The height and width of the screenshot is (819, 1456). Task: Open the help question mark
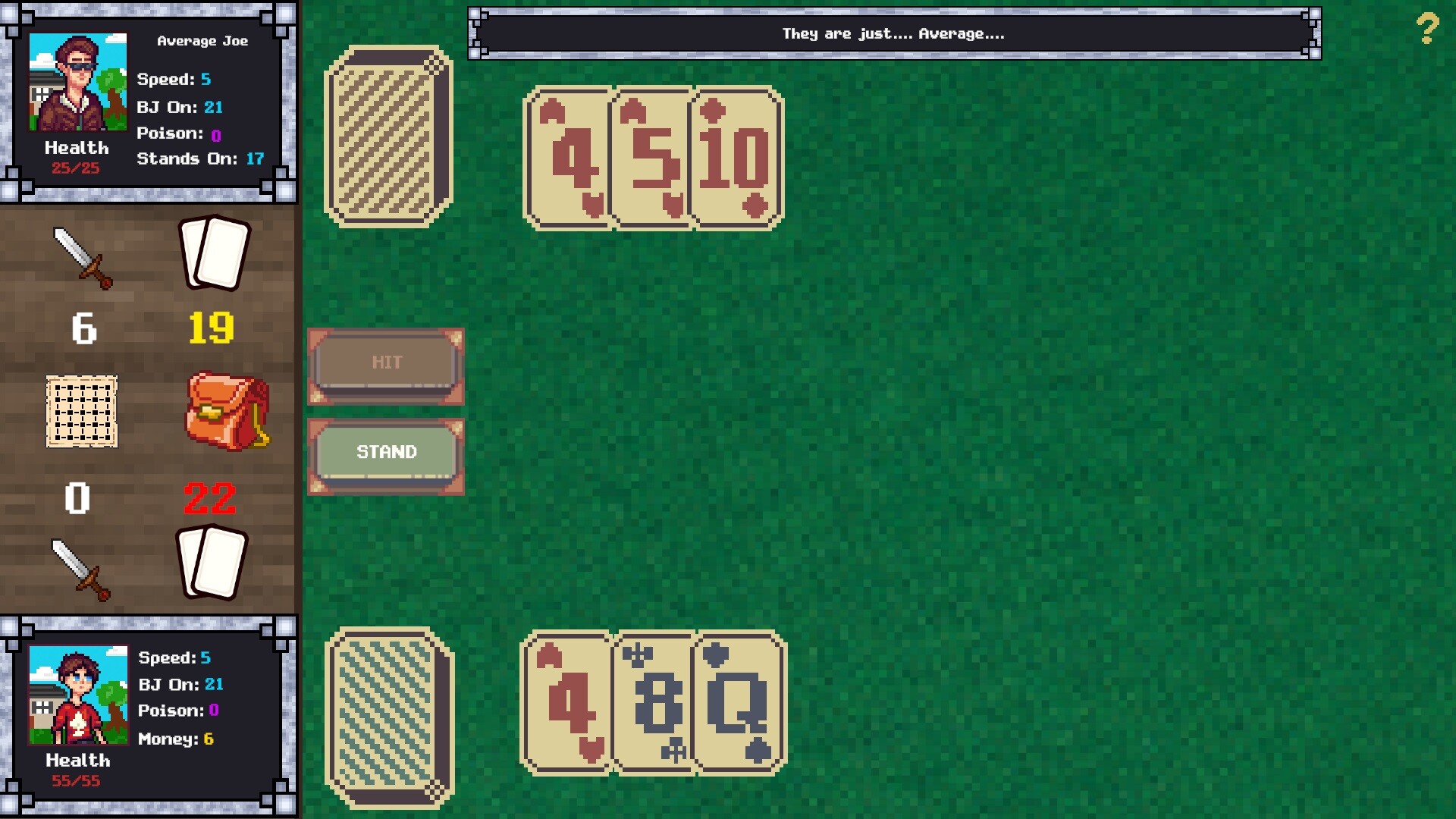click(x=1429, y=30)
